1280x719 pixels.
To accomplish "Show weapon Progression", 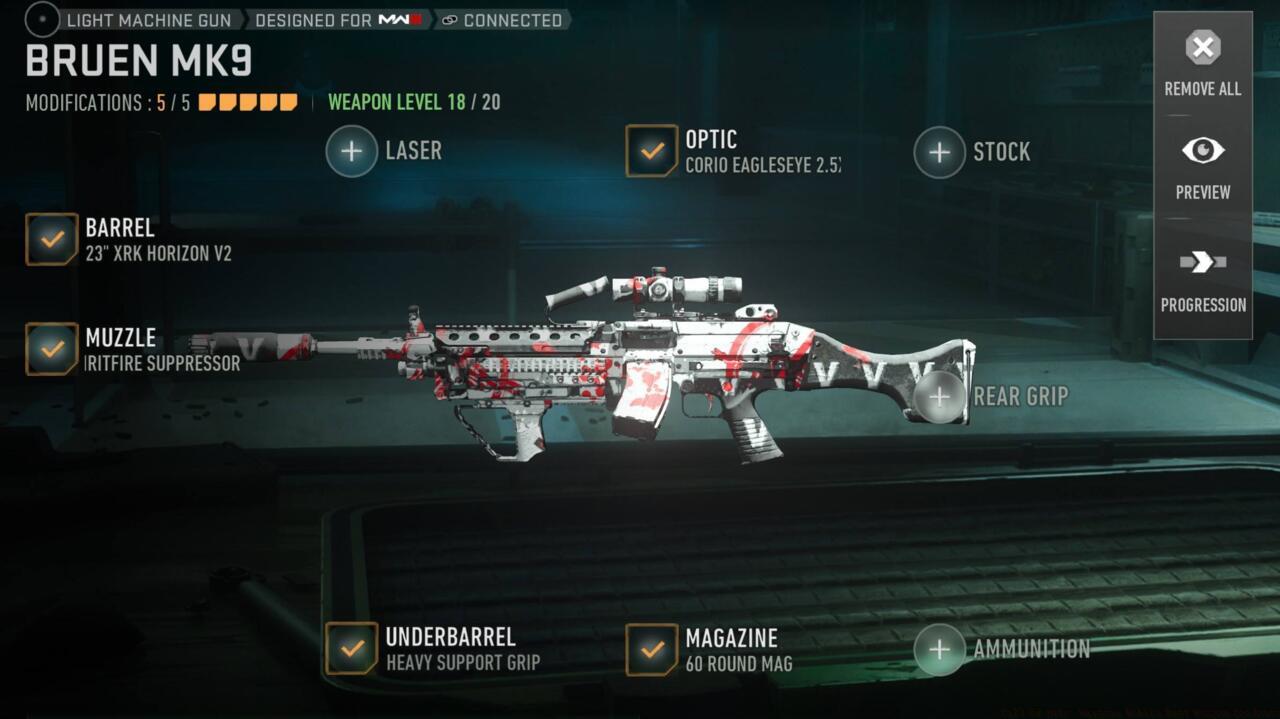I will click(1202, 278).
